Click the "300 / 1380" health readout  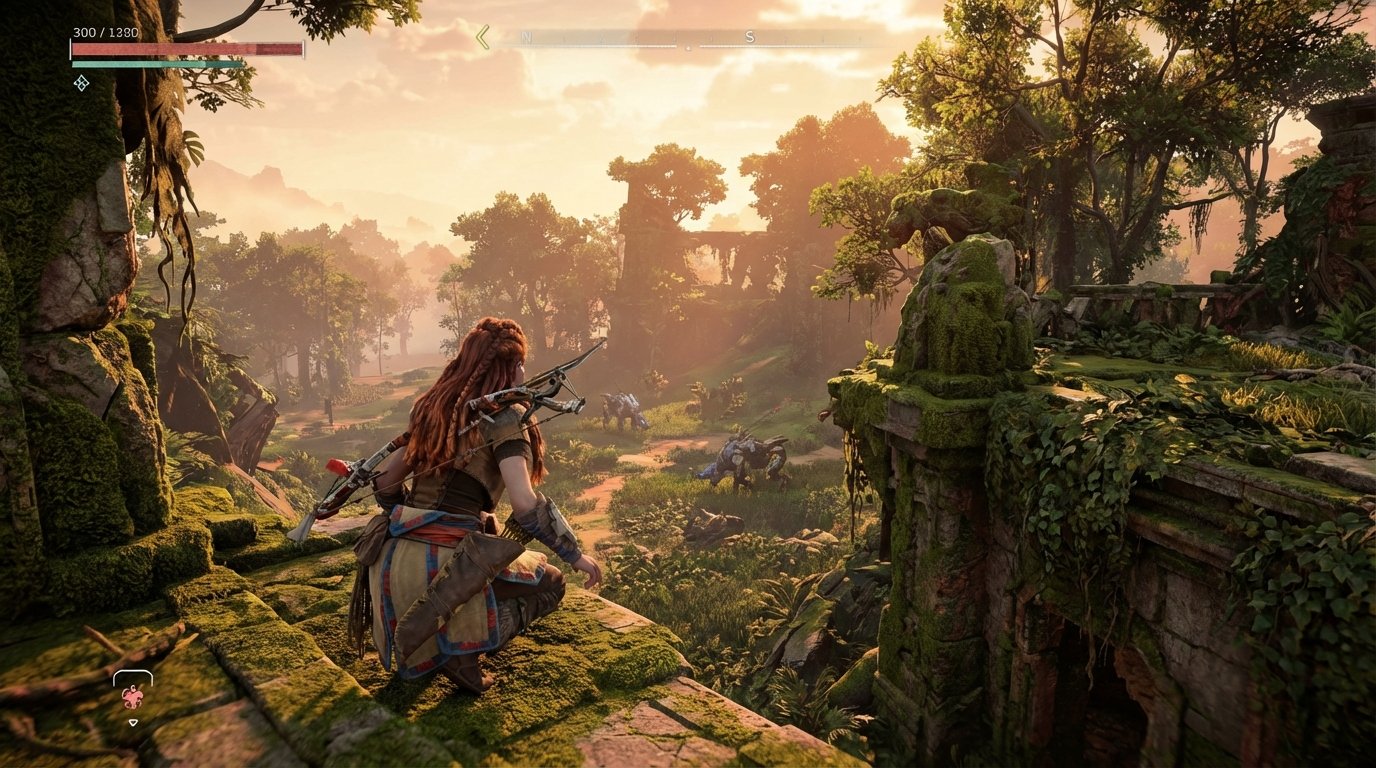coord(105,32)
